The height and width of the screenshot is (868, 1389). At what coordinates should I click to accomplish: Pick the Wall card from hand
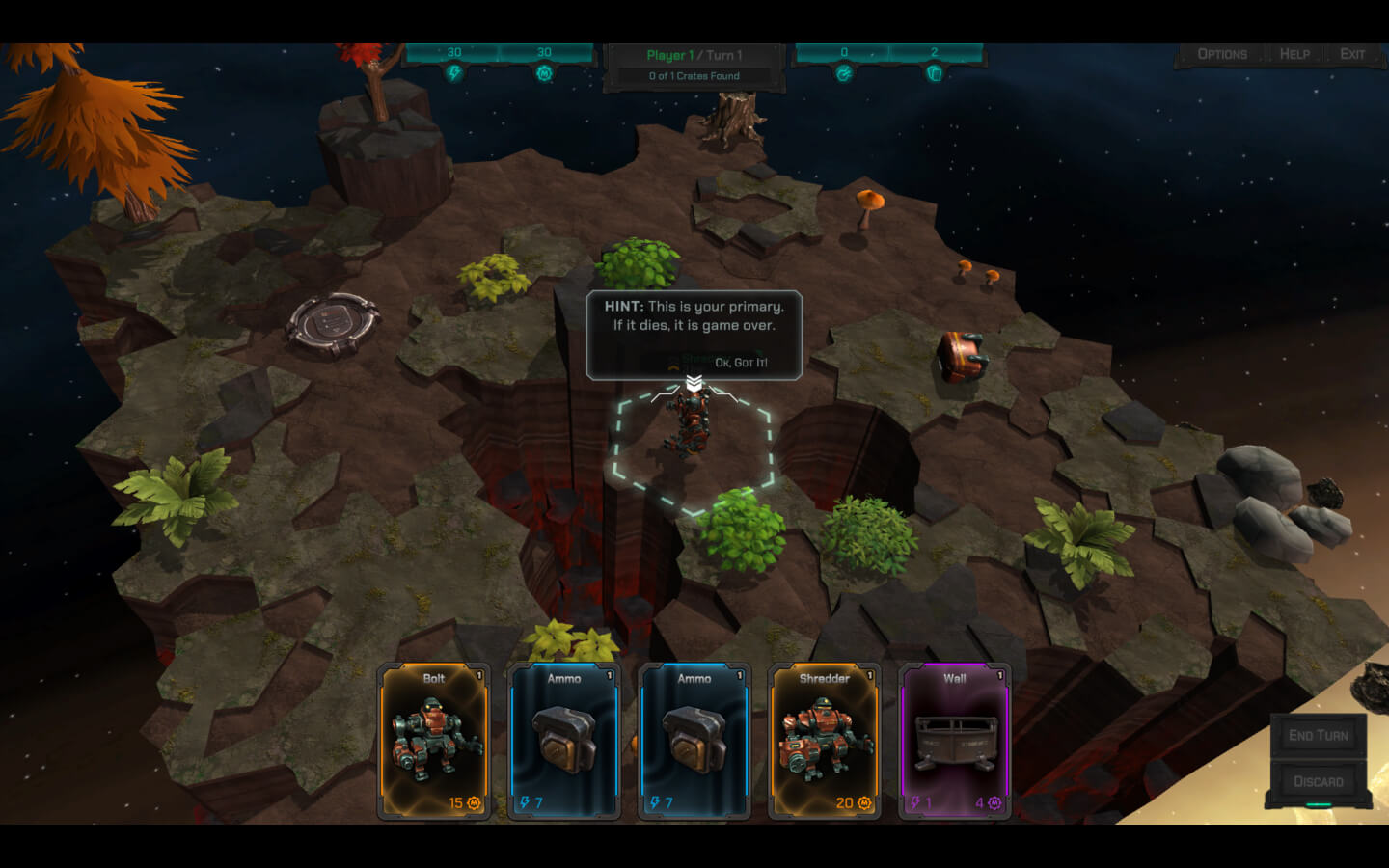pyautogui.click(x=955, y=741)
